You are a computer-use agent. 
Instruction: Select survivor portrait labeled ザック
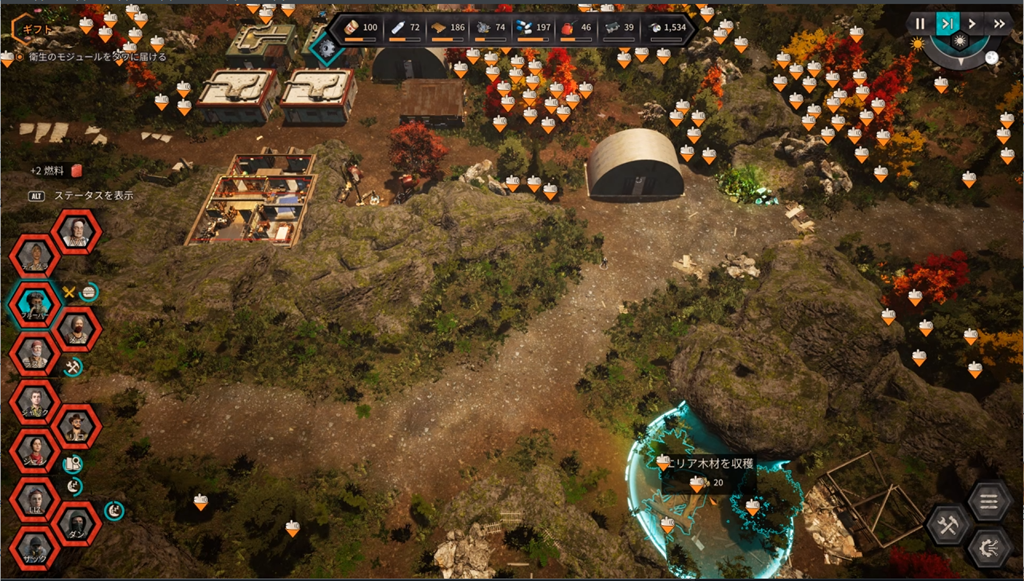click(x=36, y=547)
